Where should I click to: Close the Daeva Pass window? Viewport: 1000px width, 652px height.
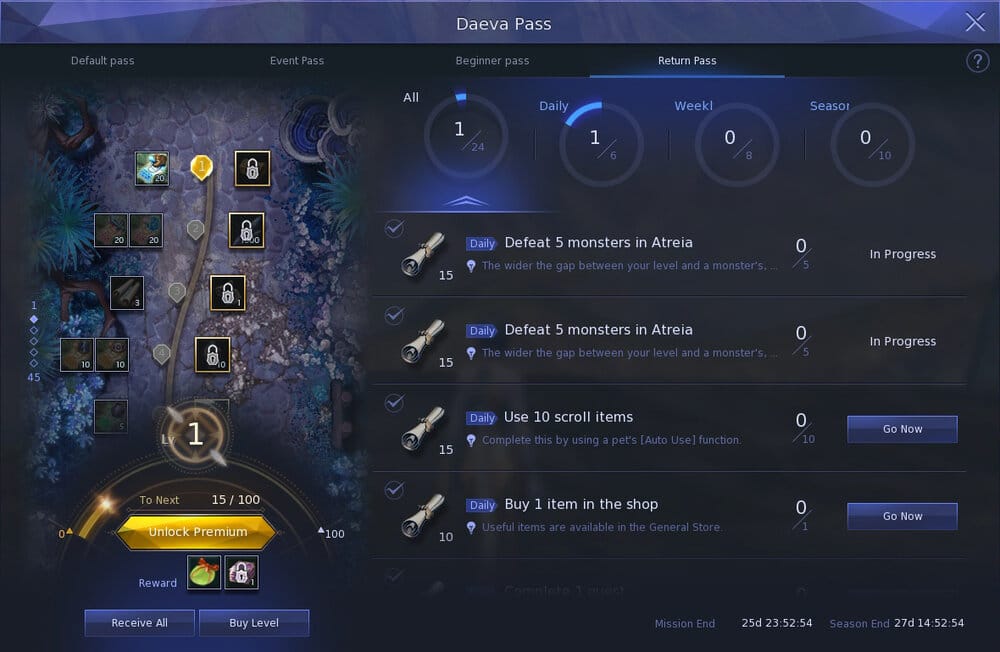(975, 23)
